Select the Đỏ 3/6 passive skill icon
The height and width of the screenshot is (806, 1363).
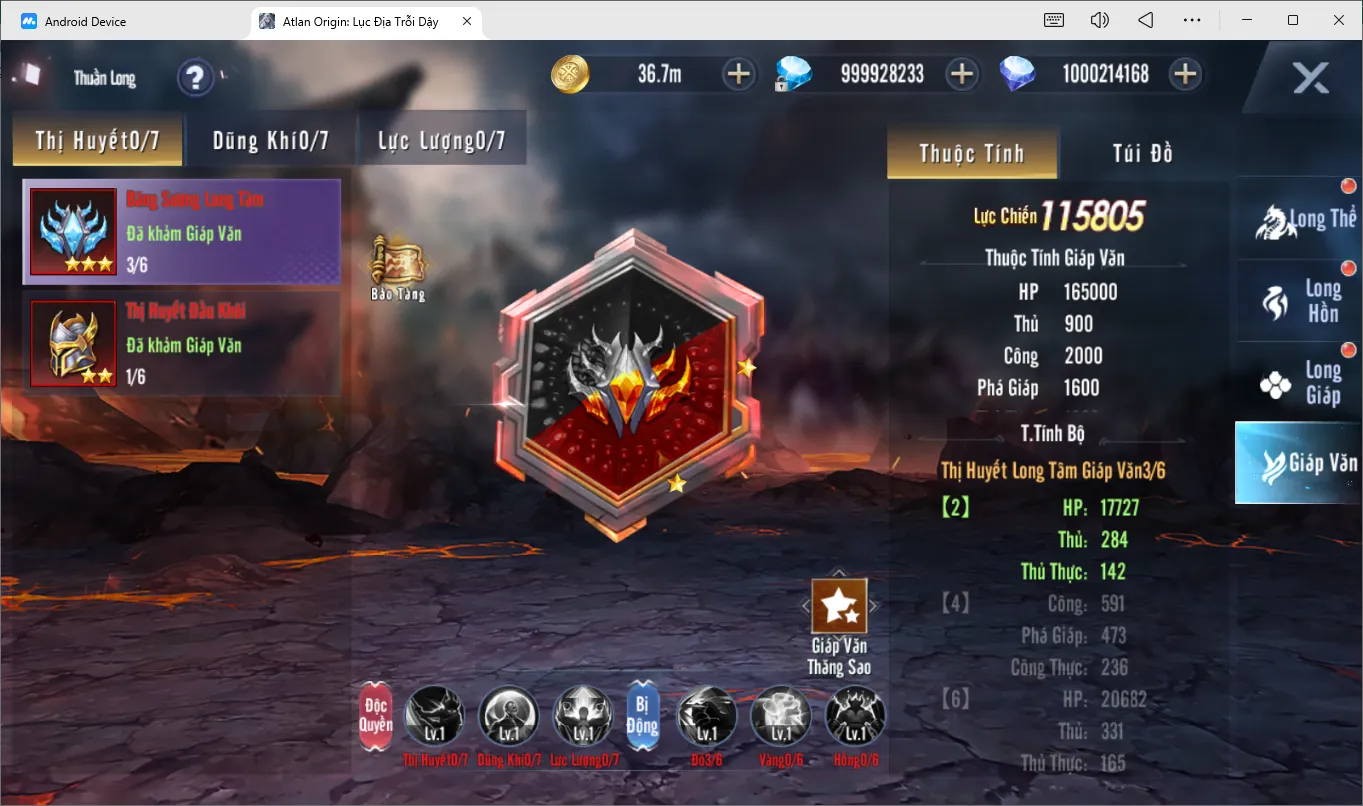707,716
